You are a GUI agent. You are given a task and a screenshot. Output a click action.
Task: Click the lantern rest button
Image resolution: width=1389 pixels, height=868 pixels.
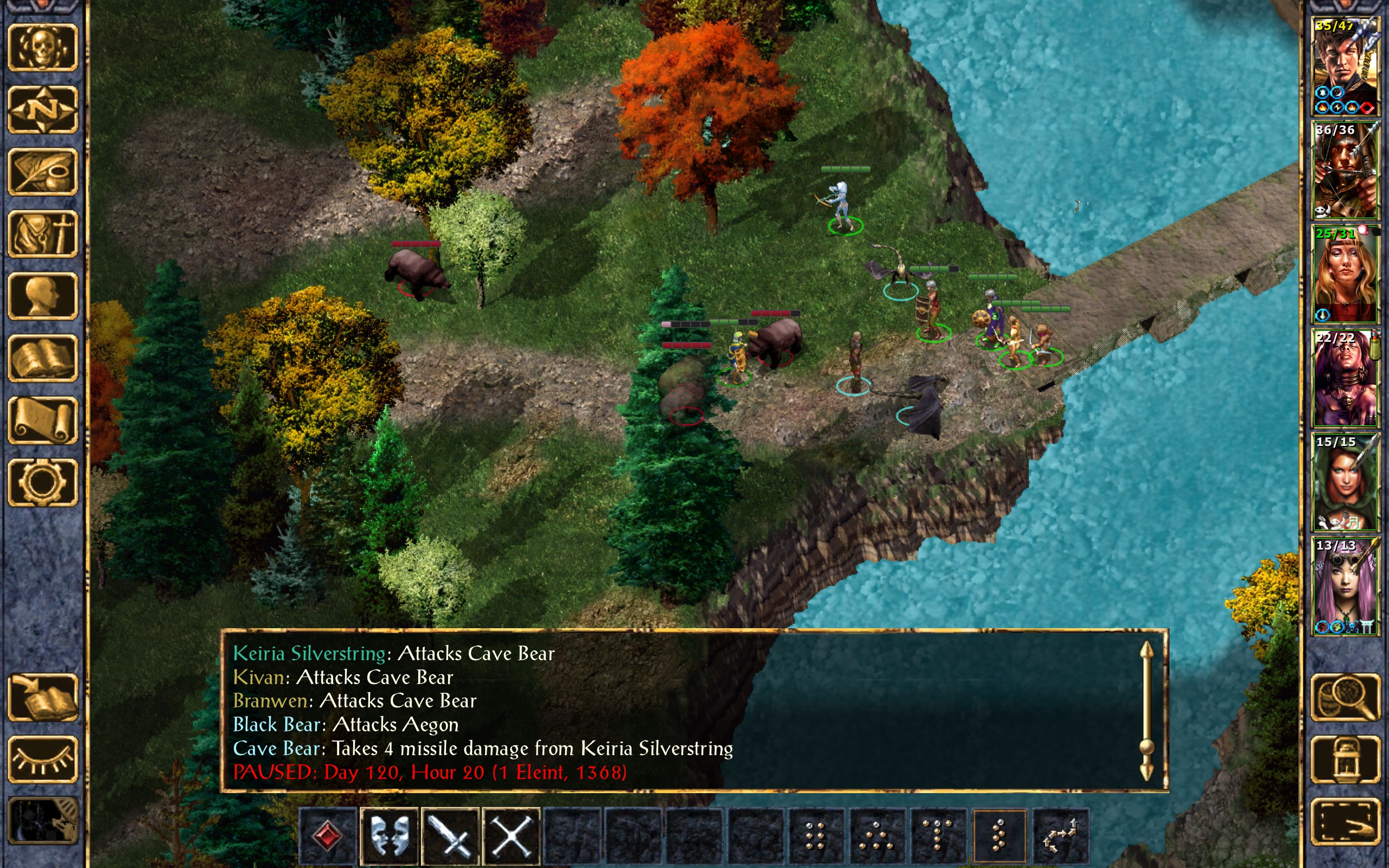1345,759
